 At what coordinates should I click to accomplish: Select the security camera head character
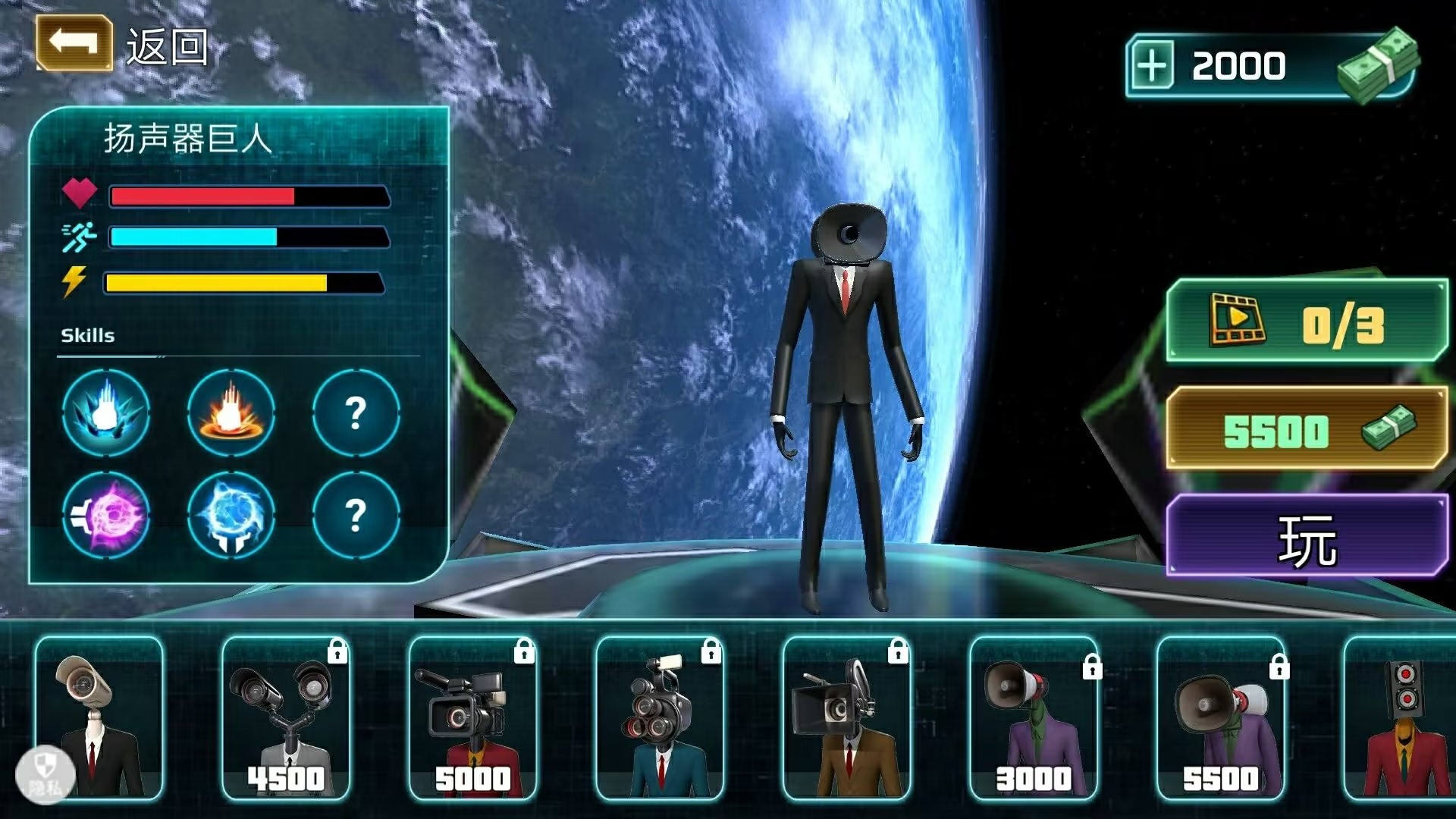(x=99, y=717)
